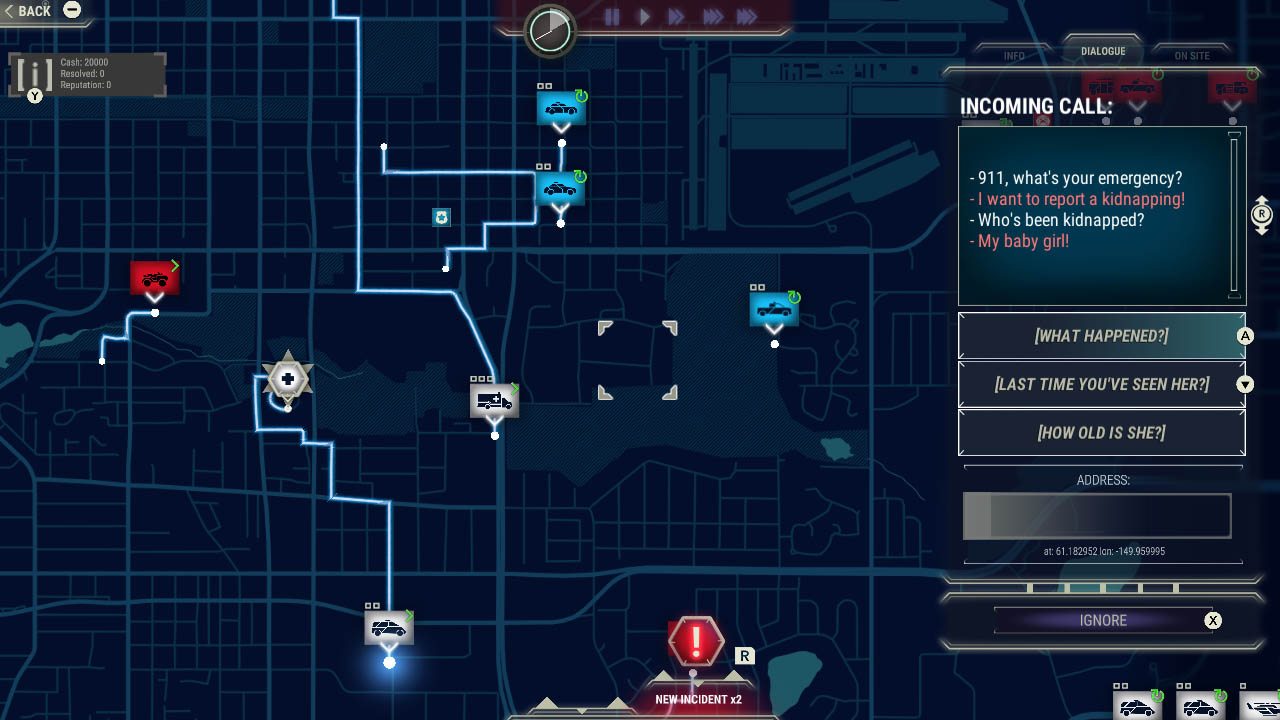Viewport: 1280px width, 720px height.
Task: Click the sheriff station star icon
Action: (x=288, y=378)
